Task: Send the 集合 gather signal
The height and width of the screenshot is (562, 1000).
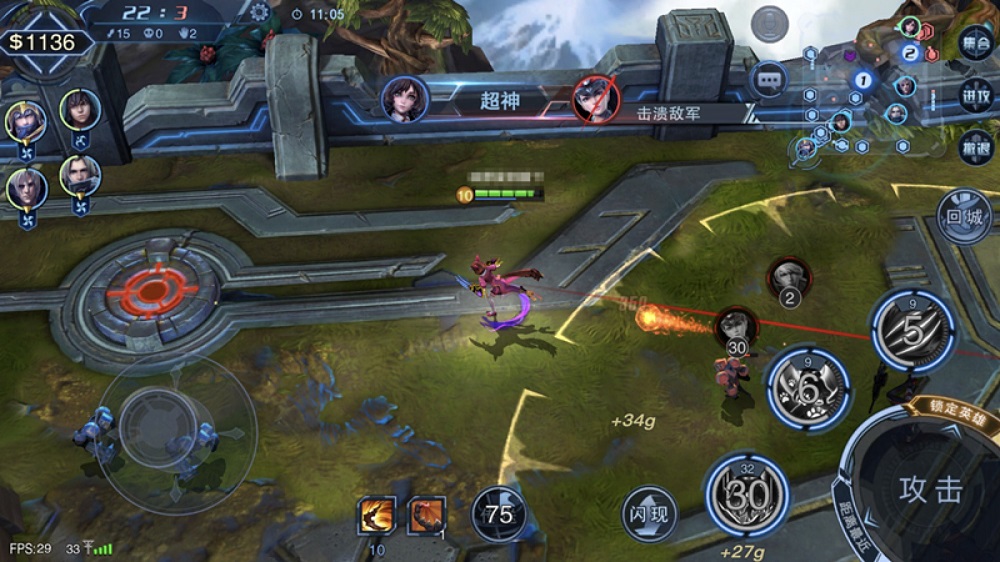Action: click(975, 43)
